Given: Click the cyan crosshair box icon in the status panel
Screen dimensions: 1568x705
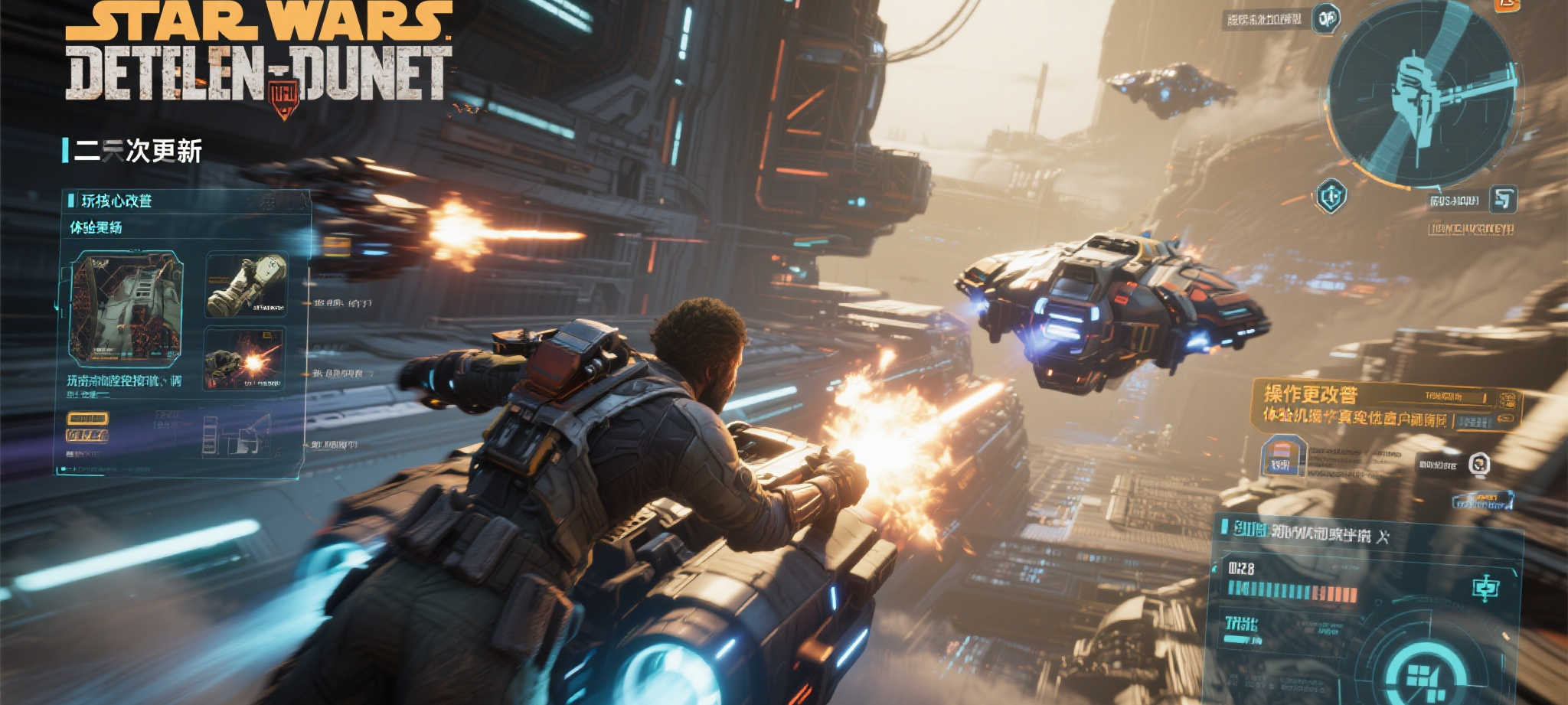Looking at the screenshot, I should point(1485,588).
